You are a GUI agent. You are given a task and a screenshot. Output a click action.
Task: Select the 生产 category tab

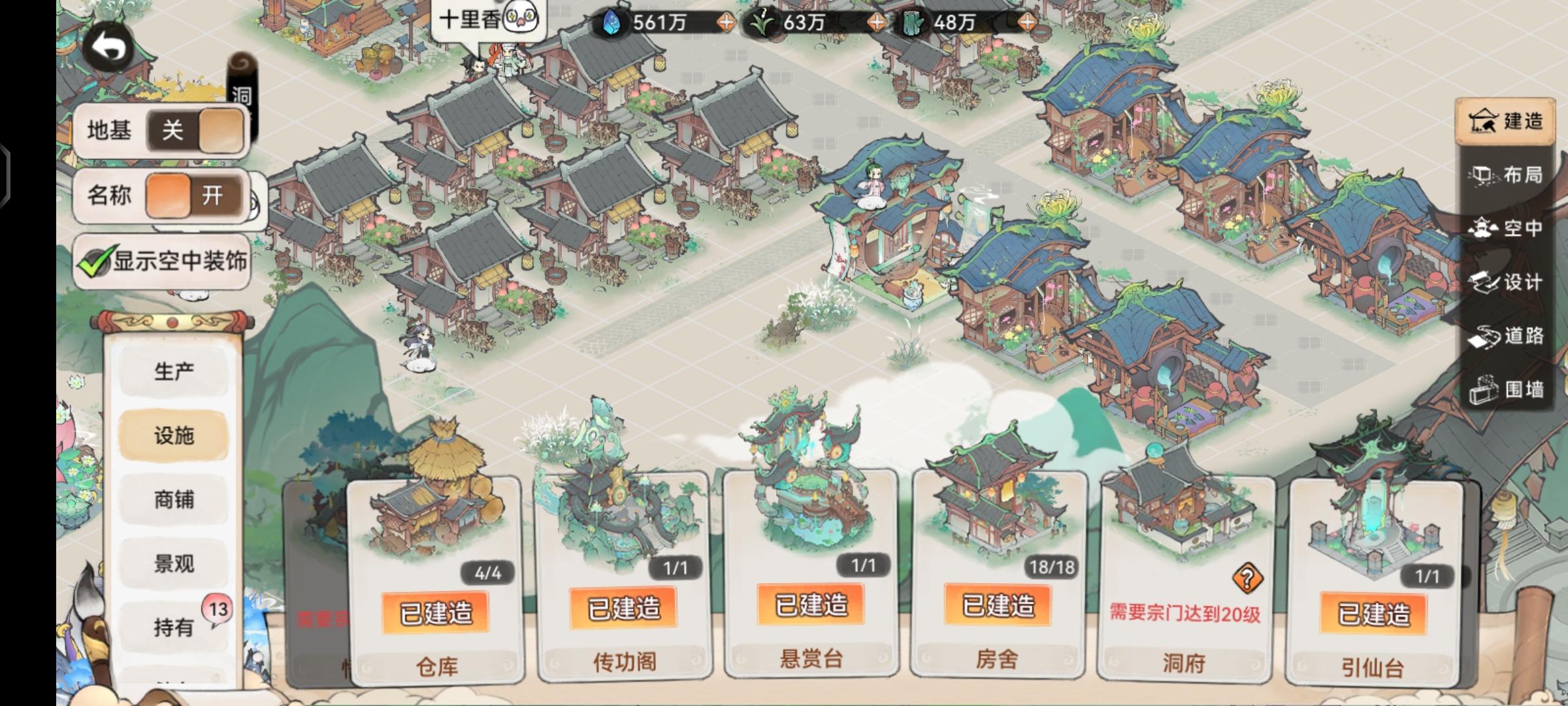point(173,371)
